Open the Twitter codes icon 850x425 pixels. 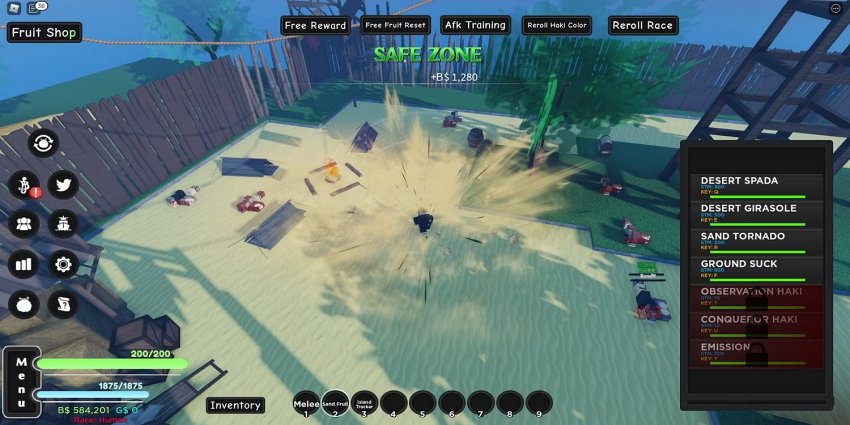point(64,185)
